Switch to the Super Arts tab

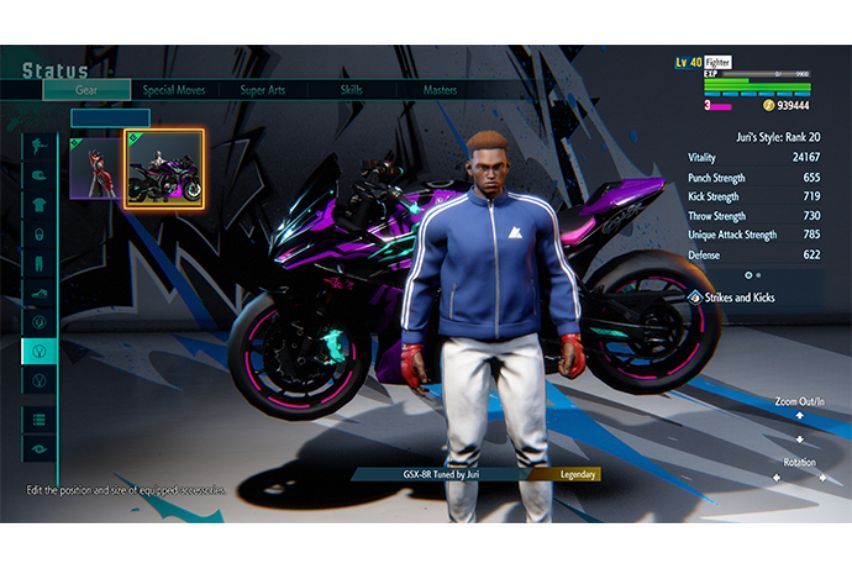[263, 90]
